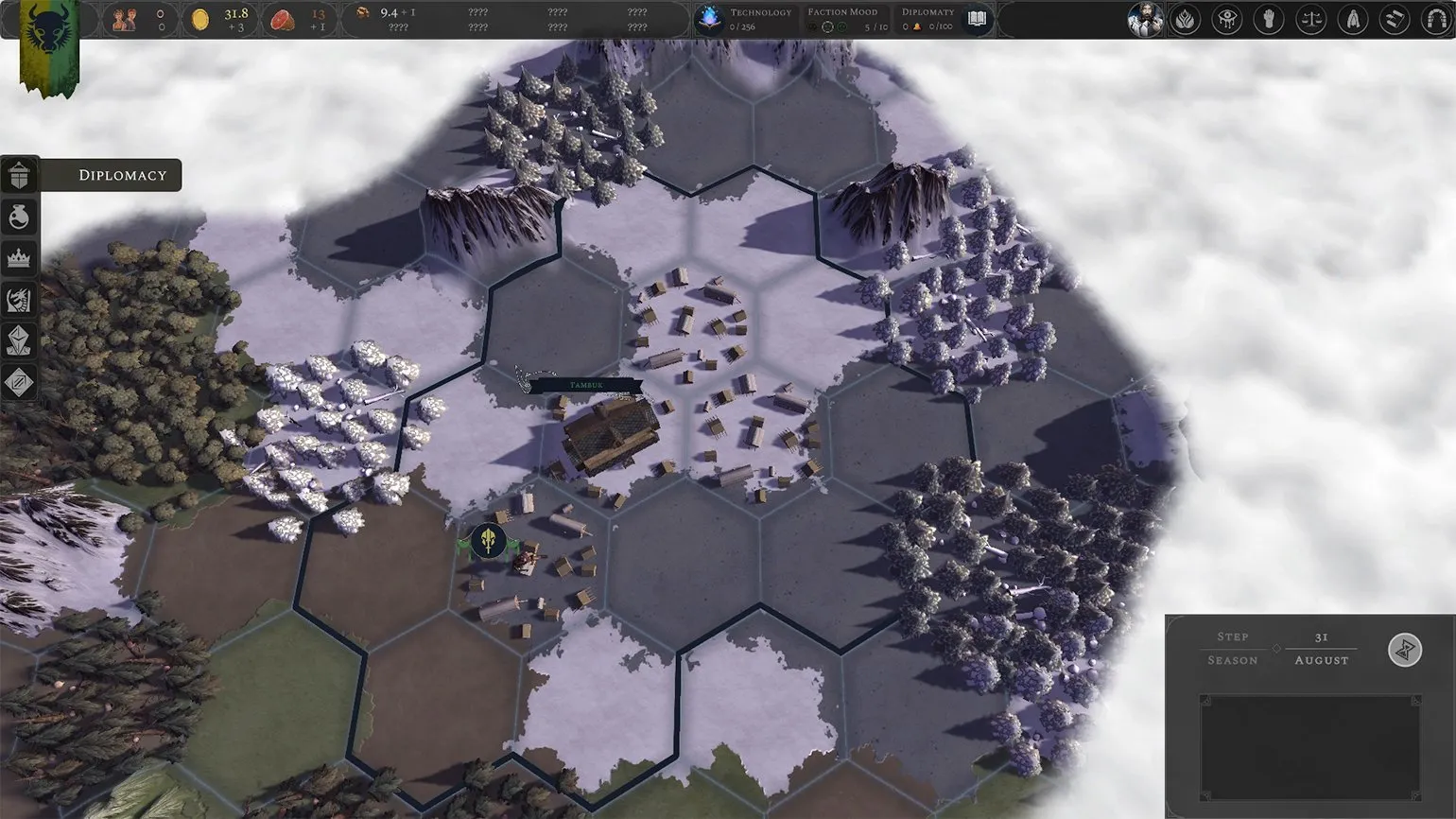Open the diamond rune sidebar icon
Screen dimensions: 1456x819
coord(20,382)
